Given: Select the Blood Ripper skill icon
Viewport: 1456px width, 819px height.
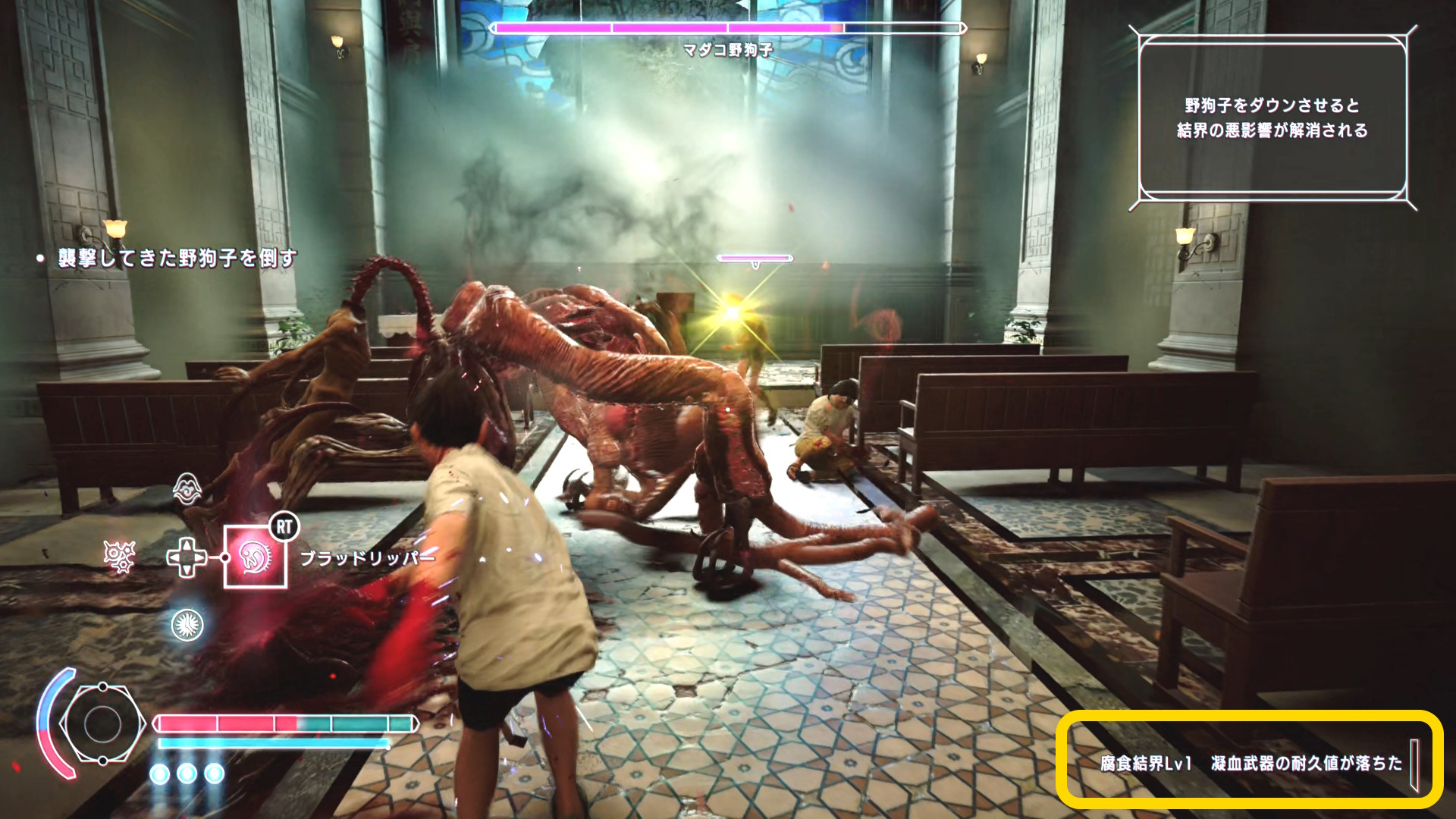Looking at the screenshot, I should click(256, 557).
